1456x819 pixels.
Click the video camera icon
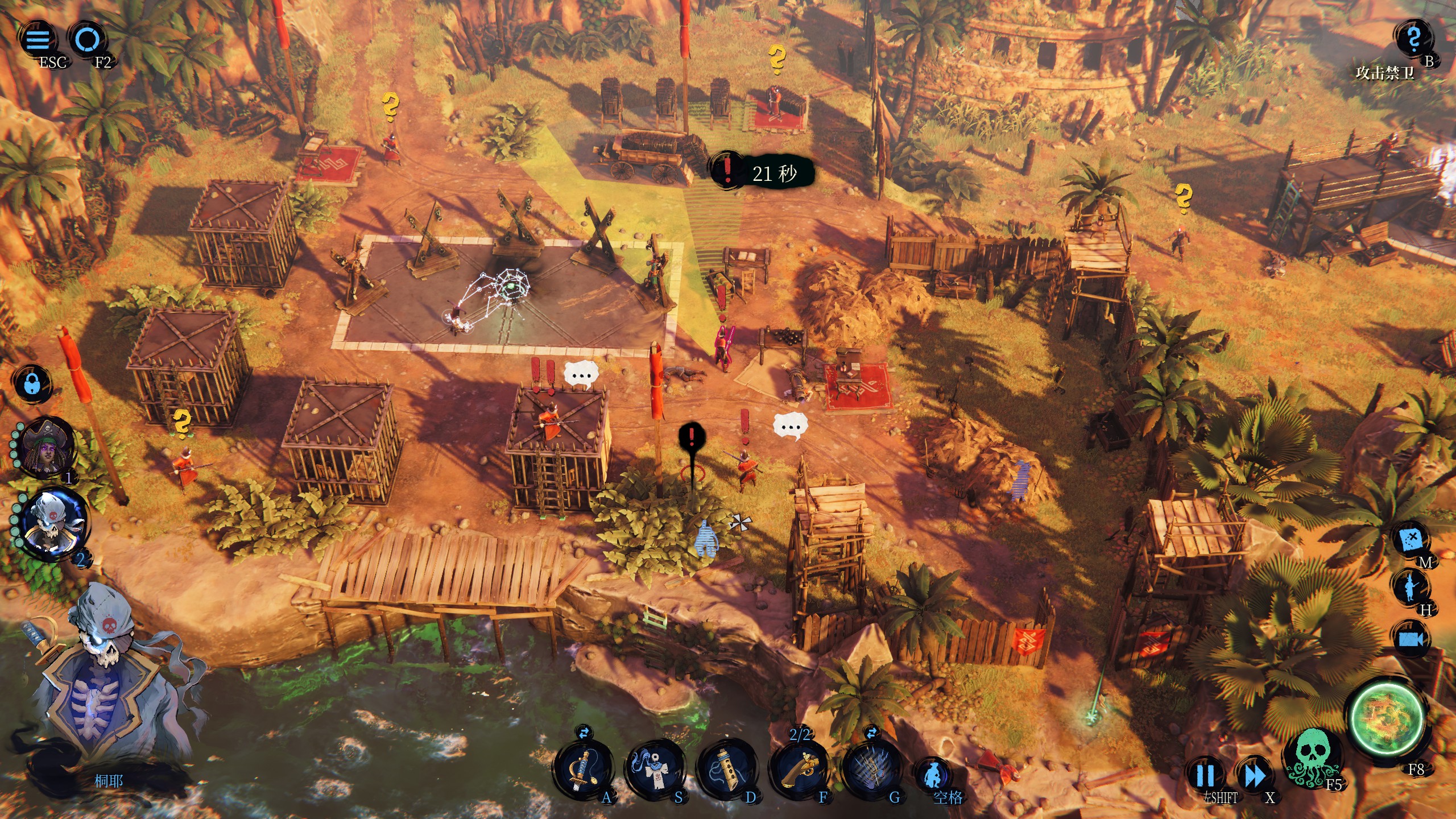click(1411, 639)
